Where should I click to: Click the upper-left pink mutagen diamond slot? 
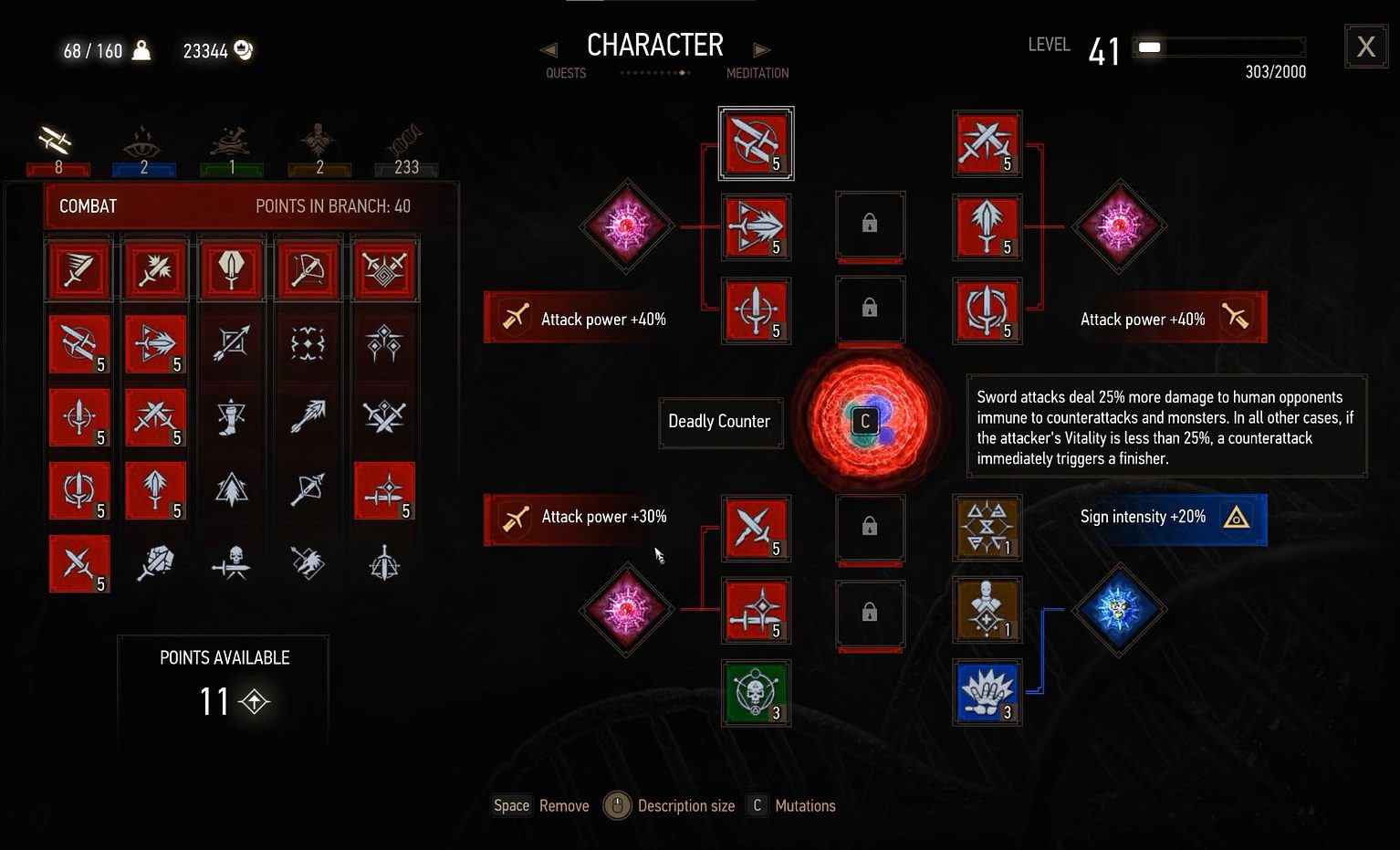(627, 226)
